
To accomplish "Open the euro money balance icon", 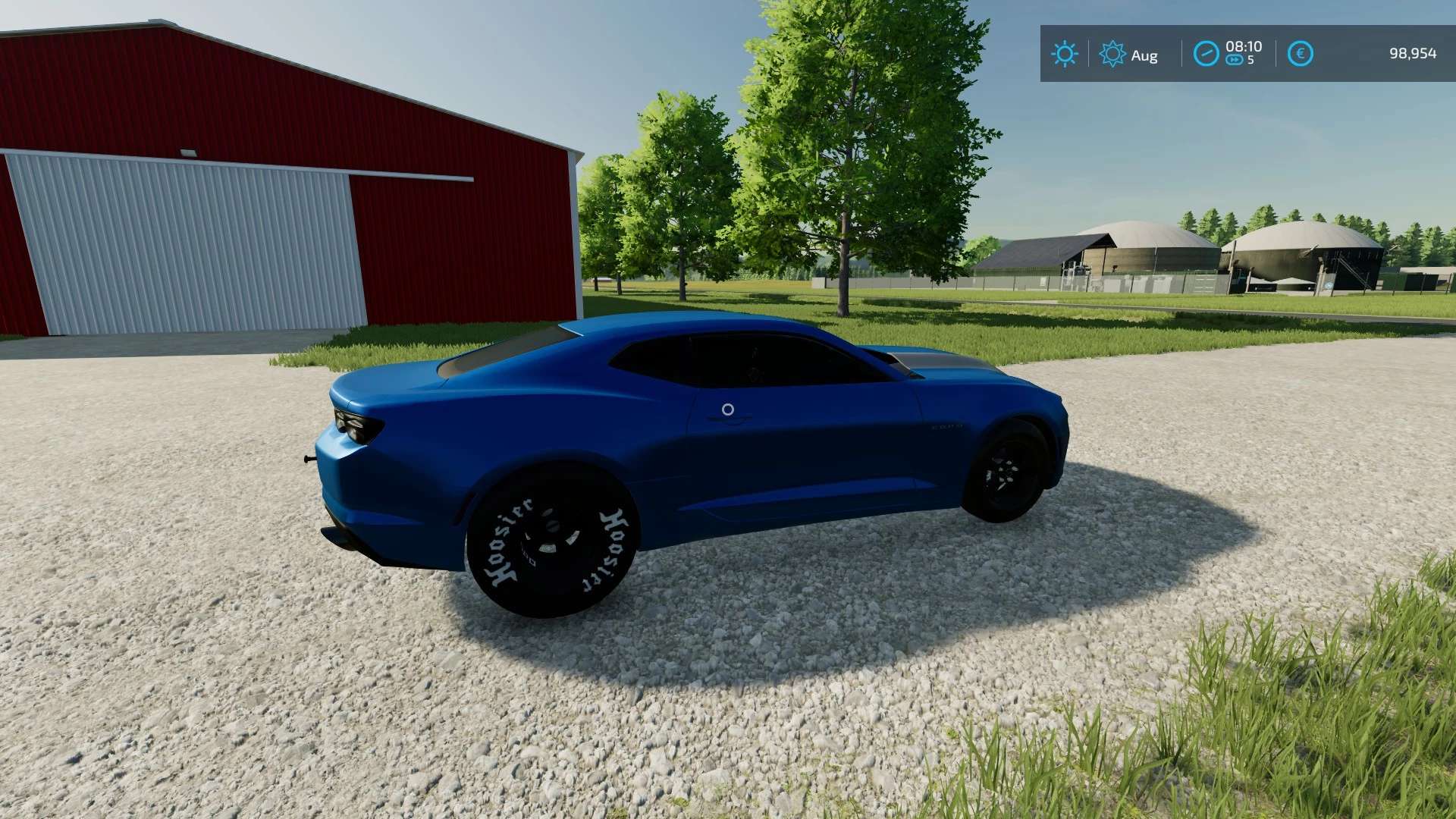I will point(1300,54).
